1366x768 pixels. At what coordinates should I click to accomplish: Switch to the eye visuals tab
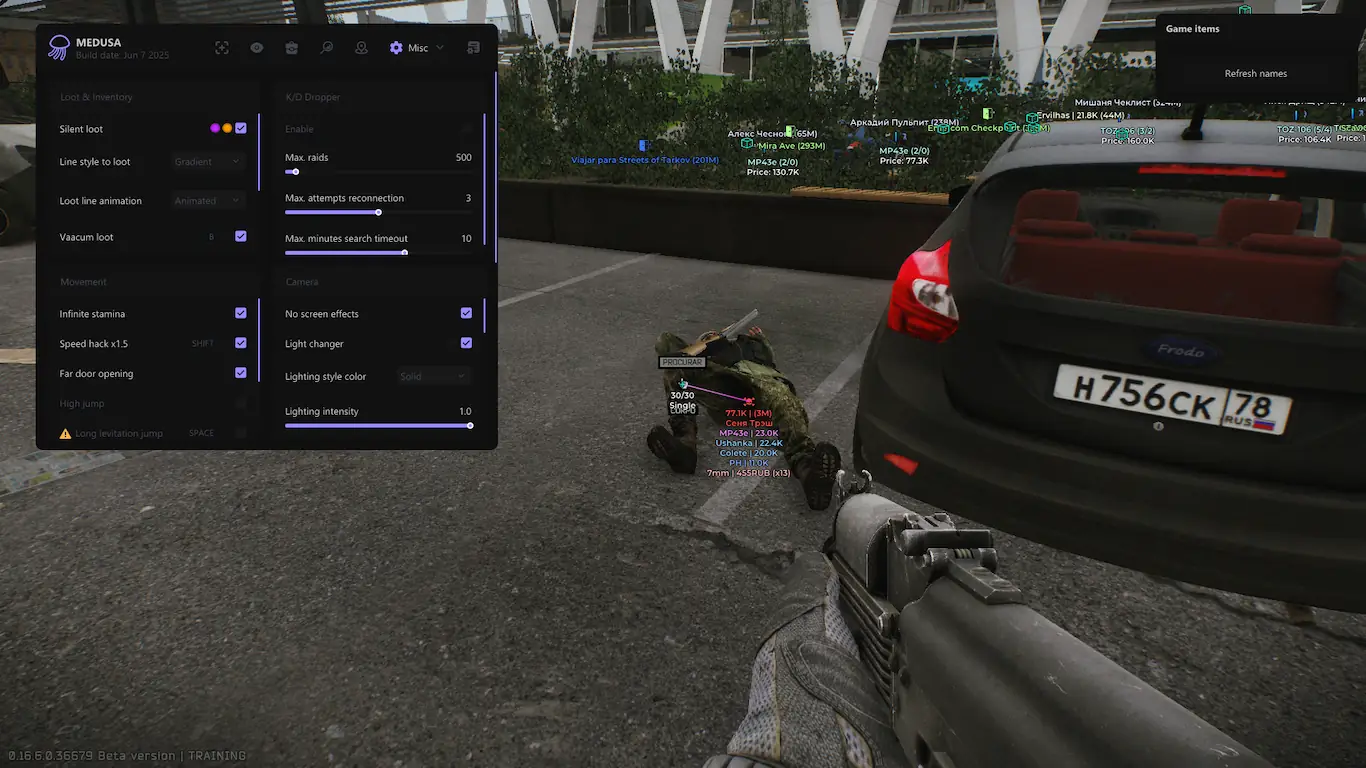click(257, 48)
